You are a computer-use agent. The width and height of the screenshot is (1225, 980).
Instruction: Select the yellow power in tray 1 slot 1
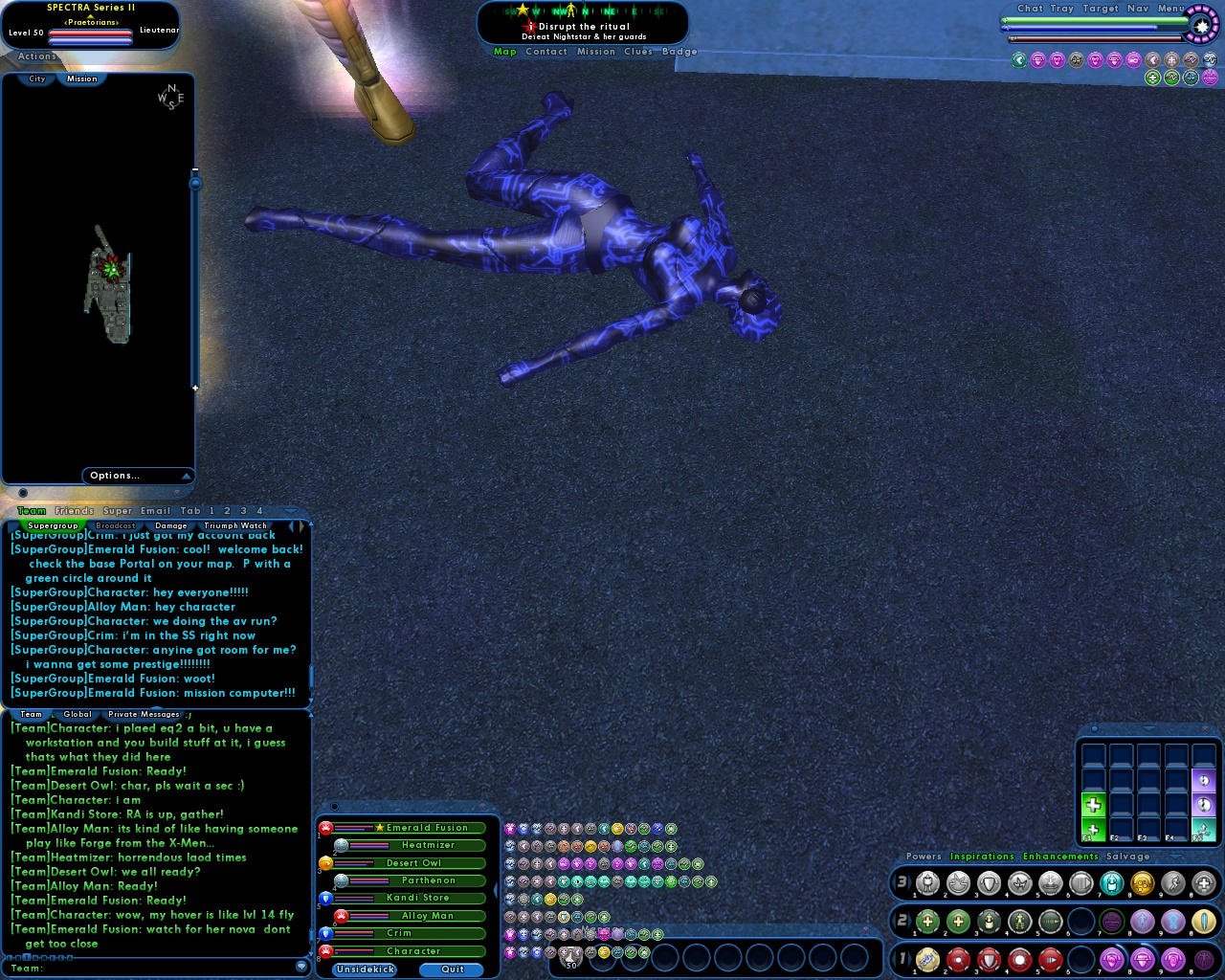coord(926,961)
